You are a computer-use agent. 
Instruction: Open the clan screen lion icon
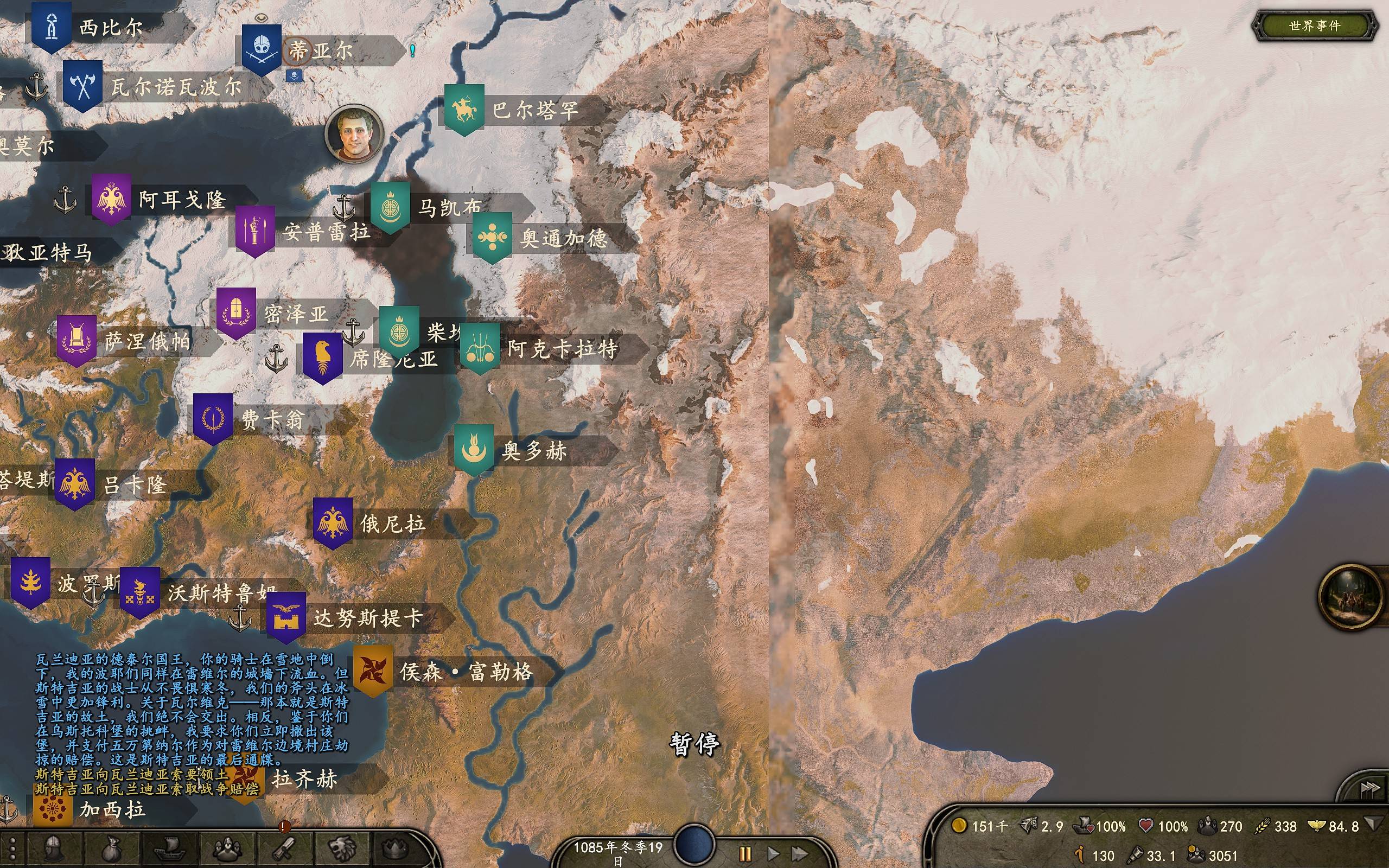click(x=342, y=848)
